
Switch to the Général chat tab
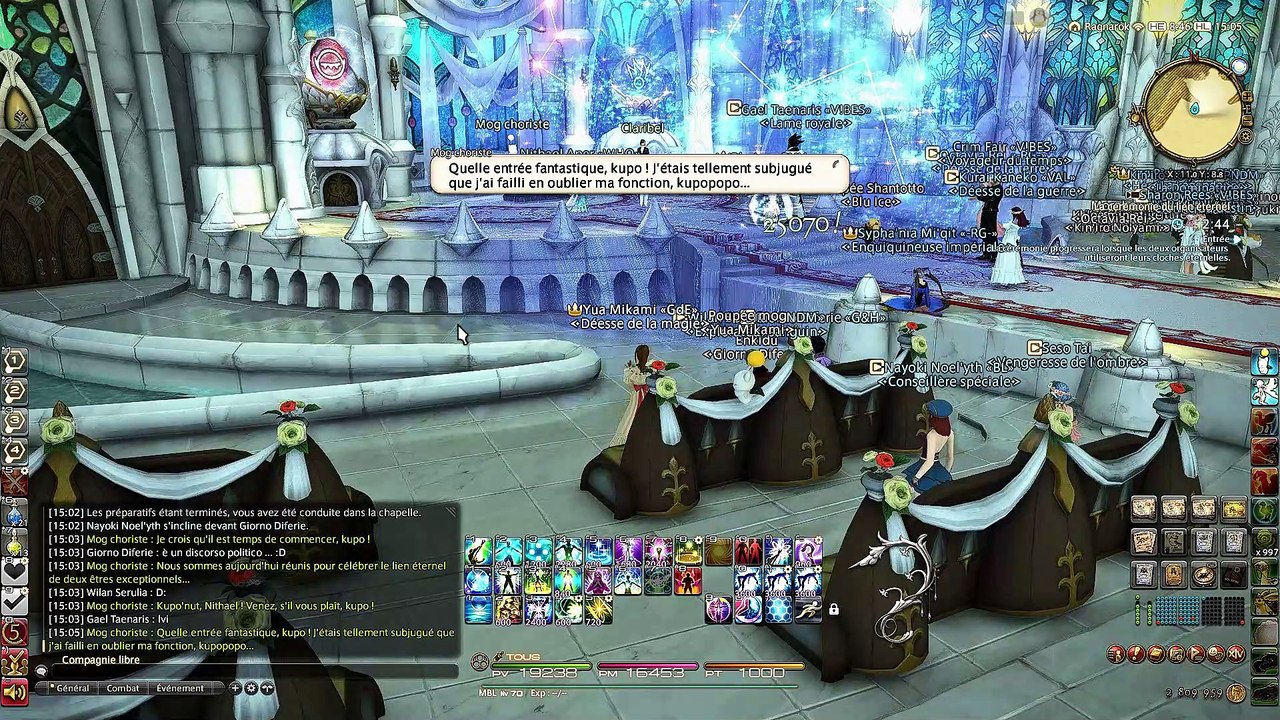pos(72,688)
